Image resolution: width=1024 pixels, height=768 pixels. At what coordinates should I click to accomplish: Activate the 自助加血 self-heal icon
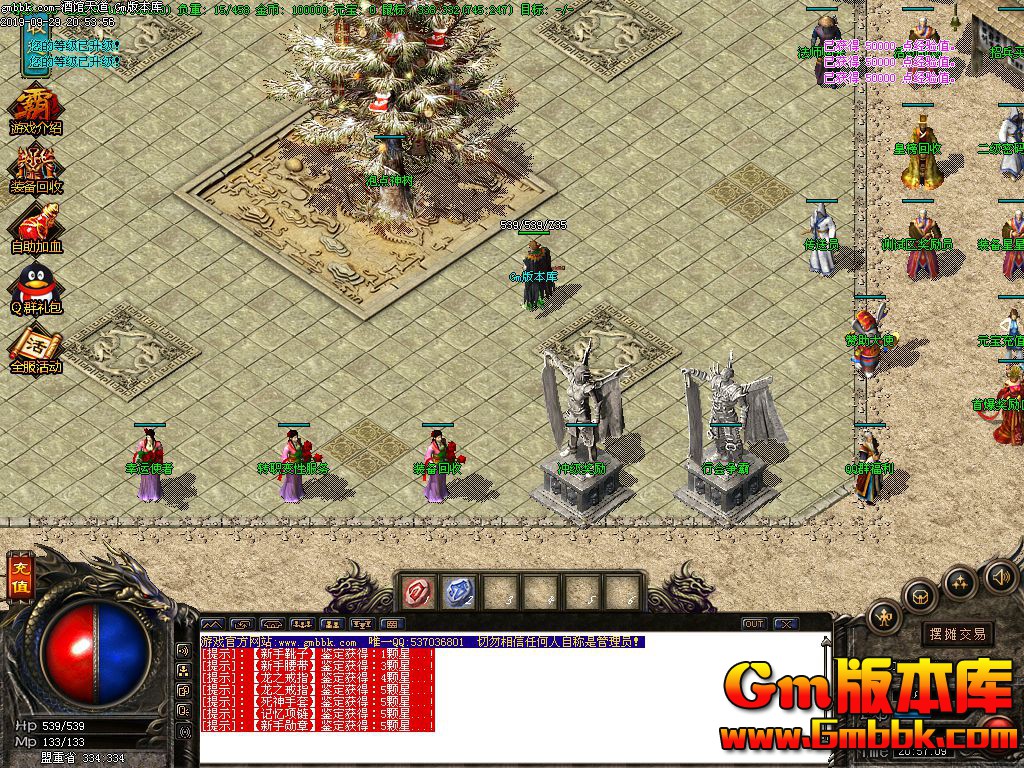(36, 226)
